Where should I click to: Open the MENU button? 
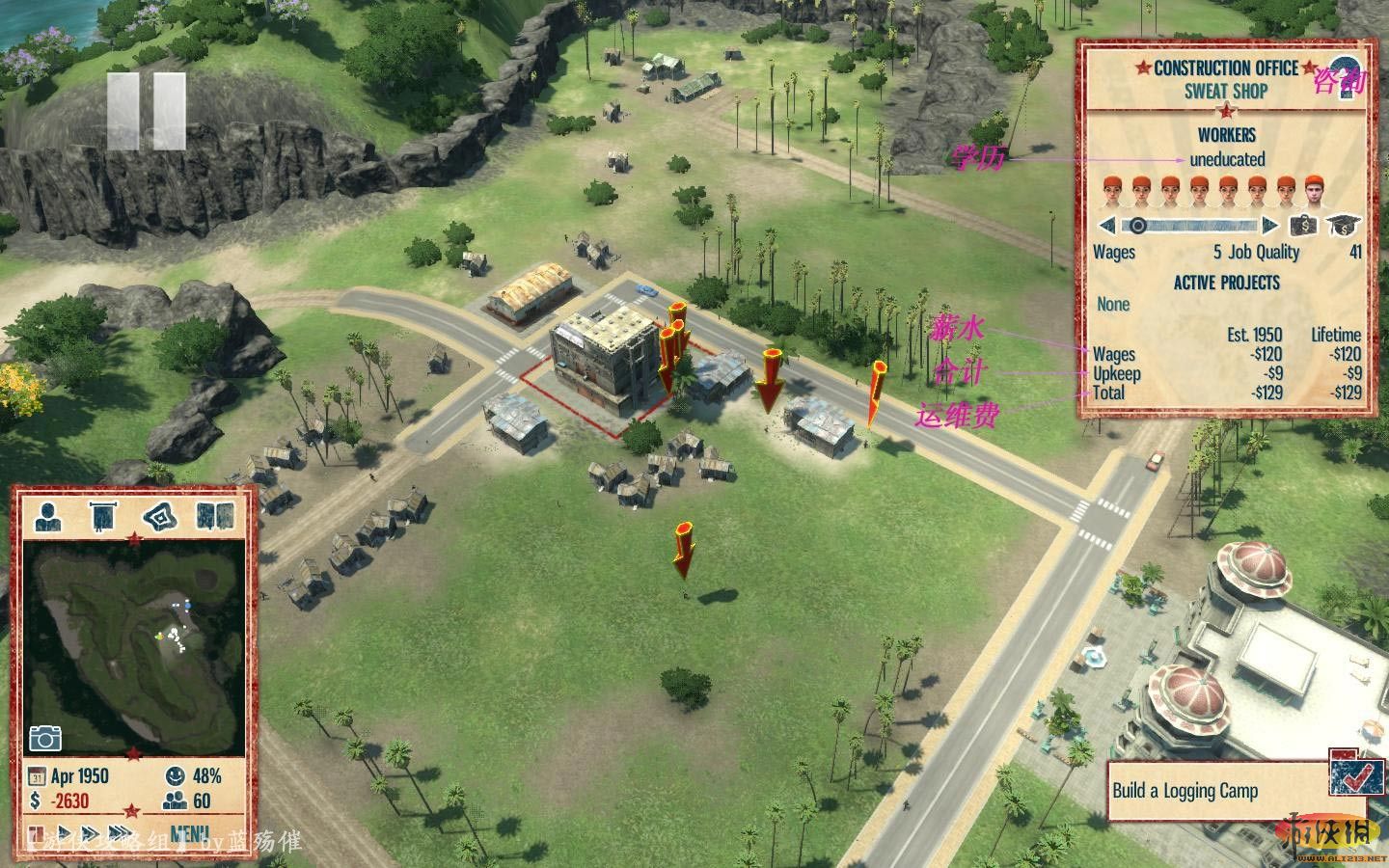click(x=188, y=832)
